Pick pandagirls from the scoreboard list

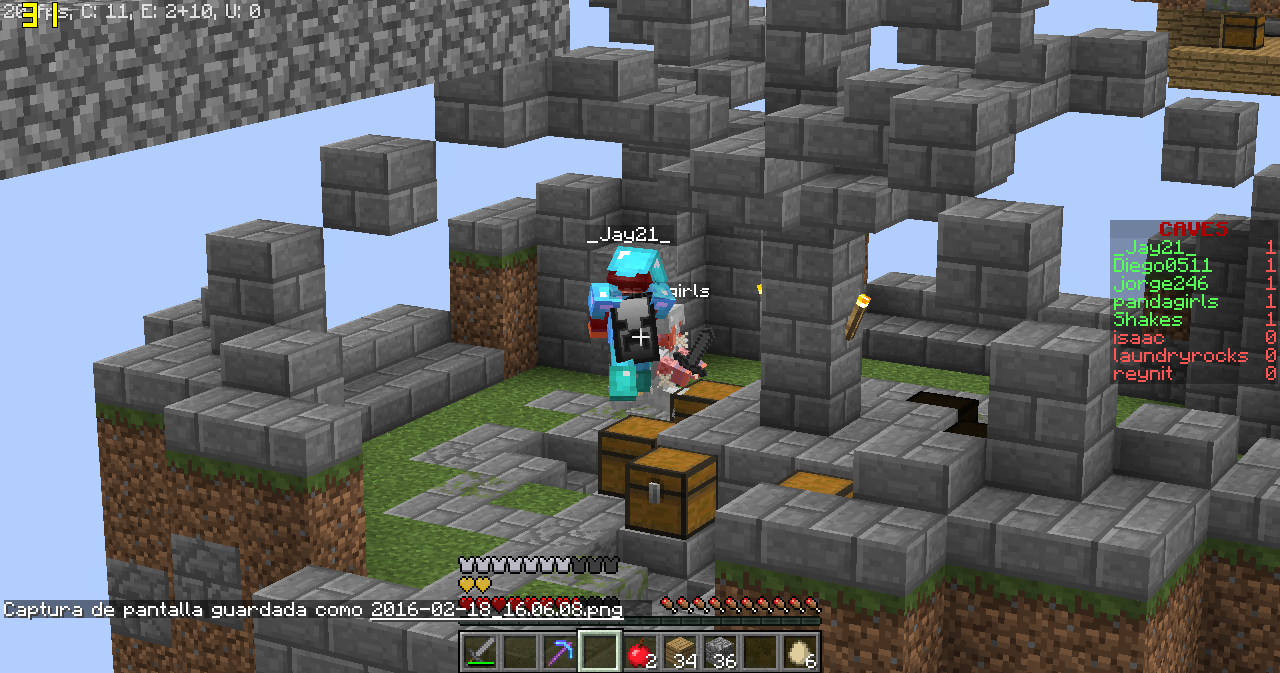pos(1163,302)
